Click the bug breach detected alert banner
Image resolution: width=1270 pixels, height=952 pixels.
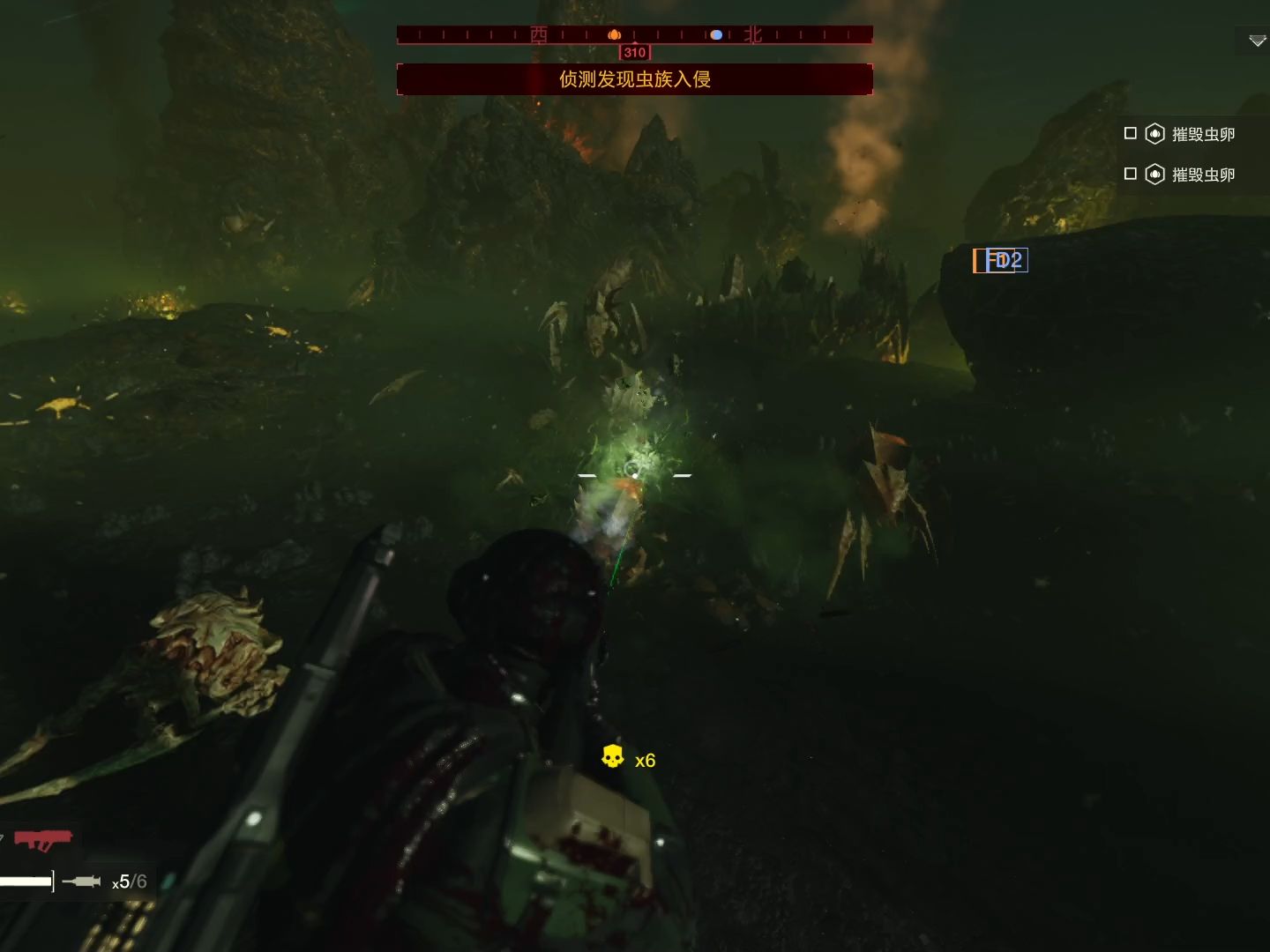(635, 79)
